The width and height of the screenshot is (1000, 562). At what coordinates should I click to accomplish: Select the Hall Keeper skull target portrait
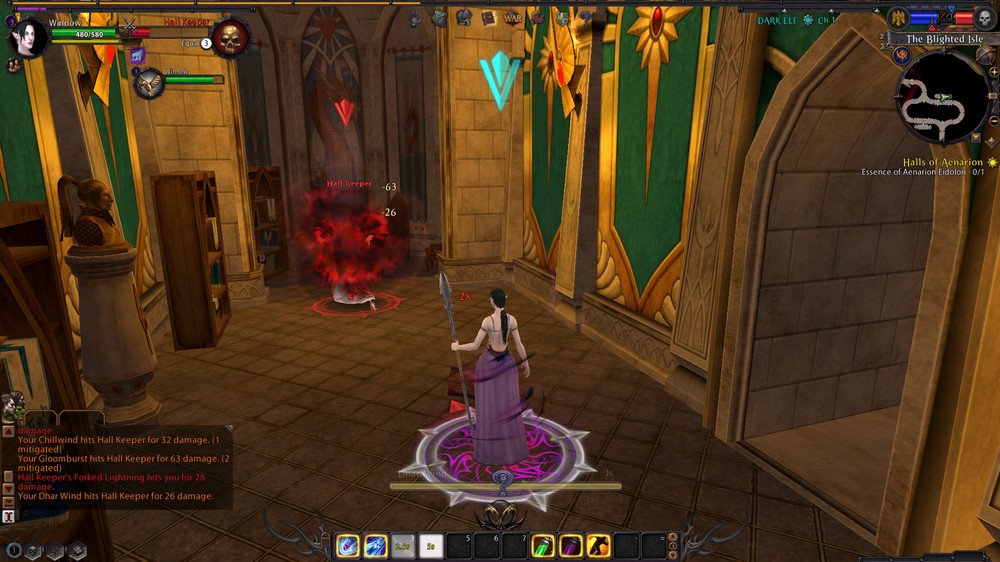(230, 38)
